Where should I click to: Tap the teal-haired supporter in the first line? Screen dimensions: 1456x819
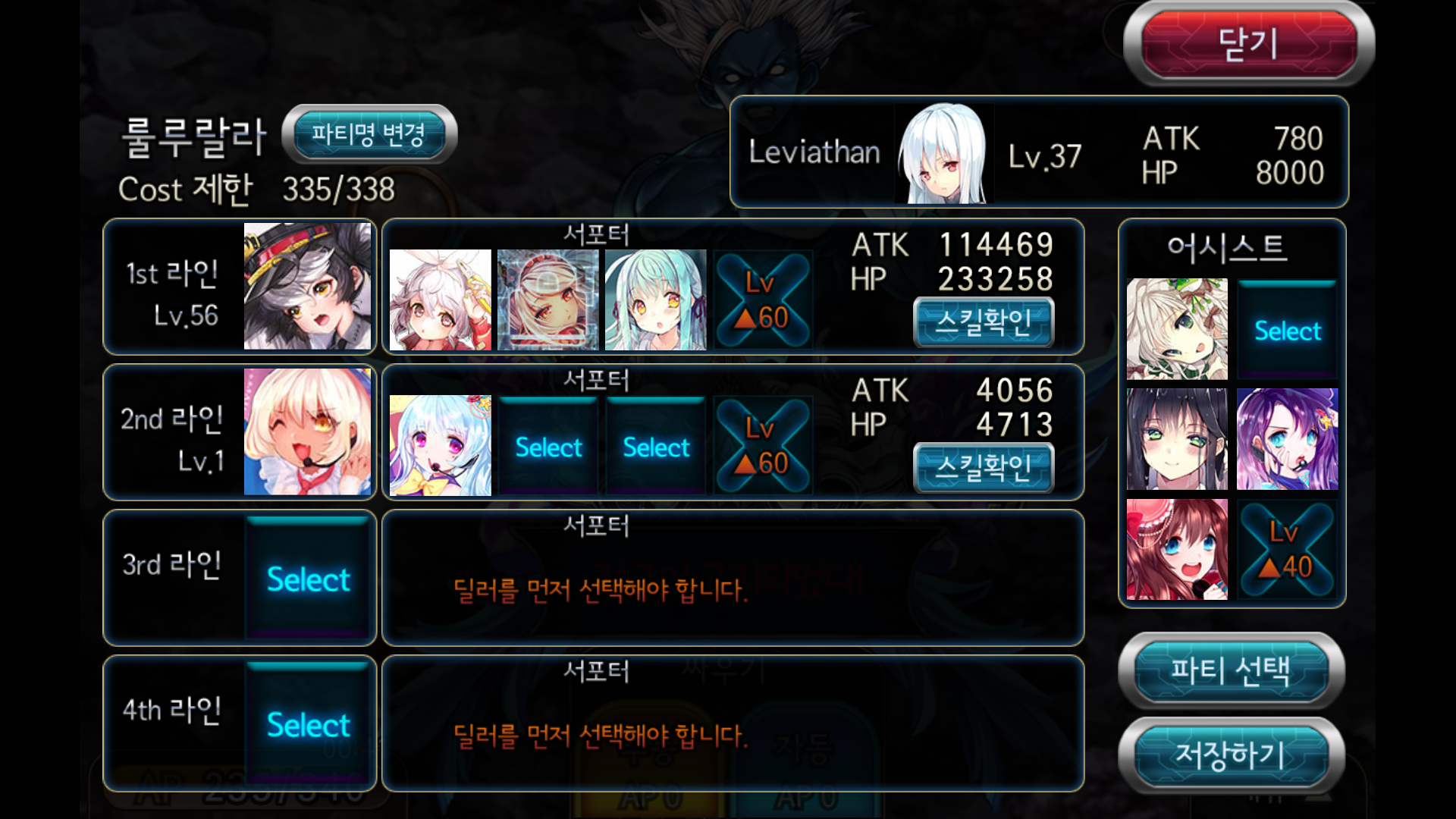(655, 300)
